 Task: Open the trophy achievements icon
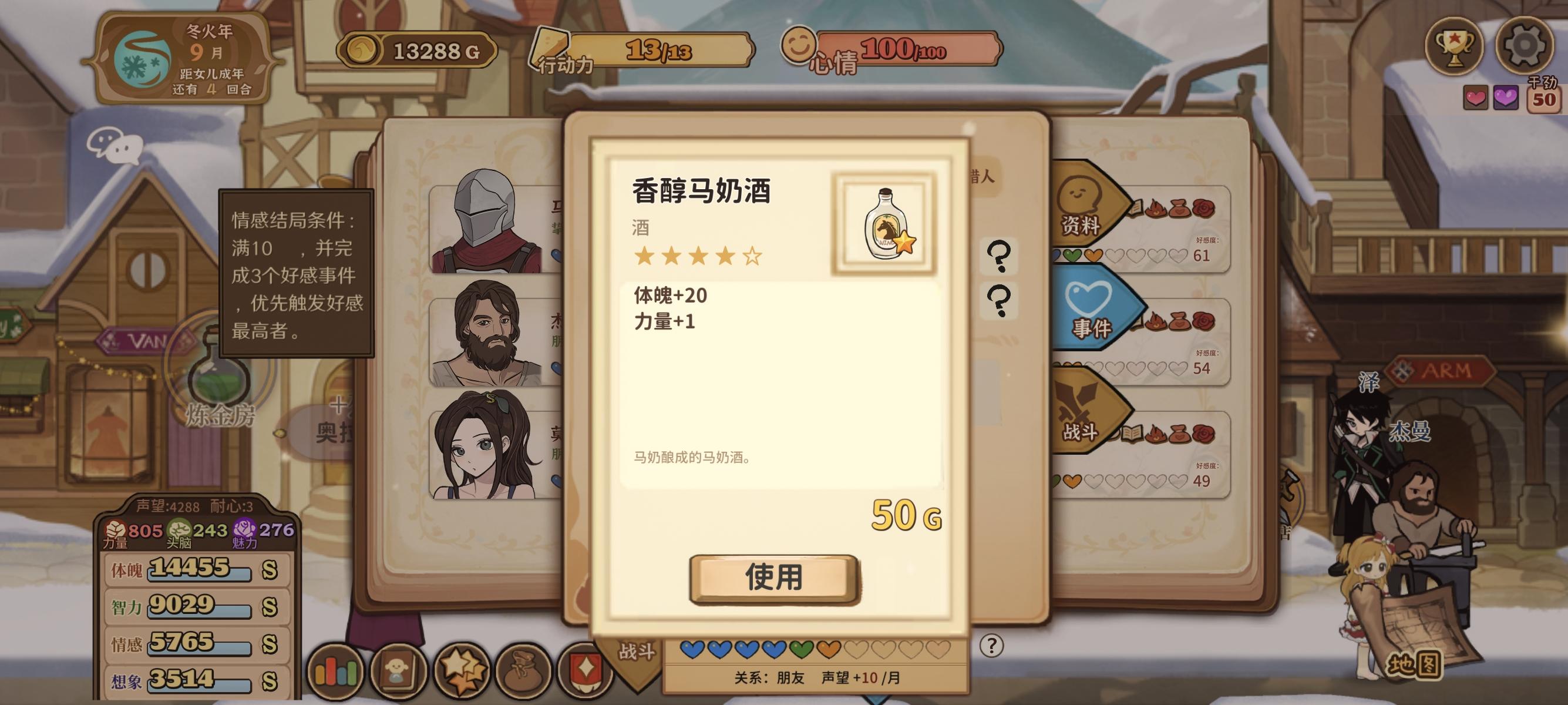(x=1453, y=48)
